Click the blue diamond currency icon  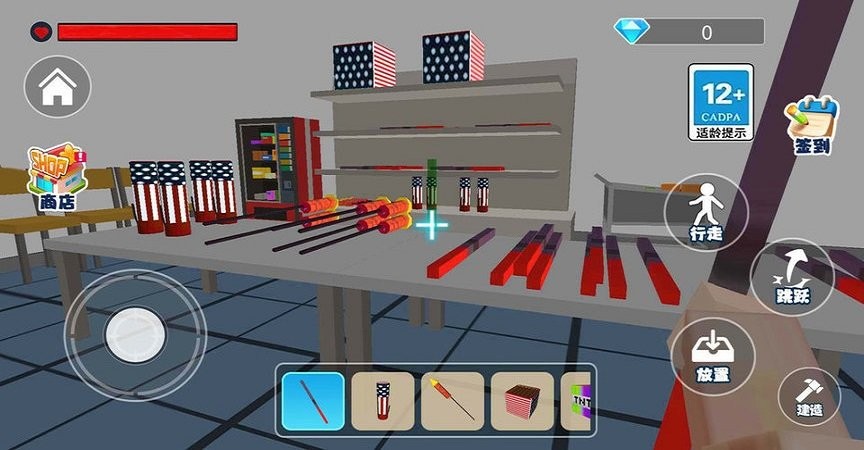coord(633,31)
